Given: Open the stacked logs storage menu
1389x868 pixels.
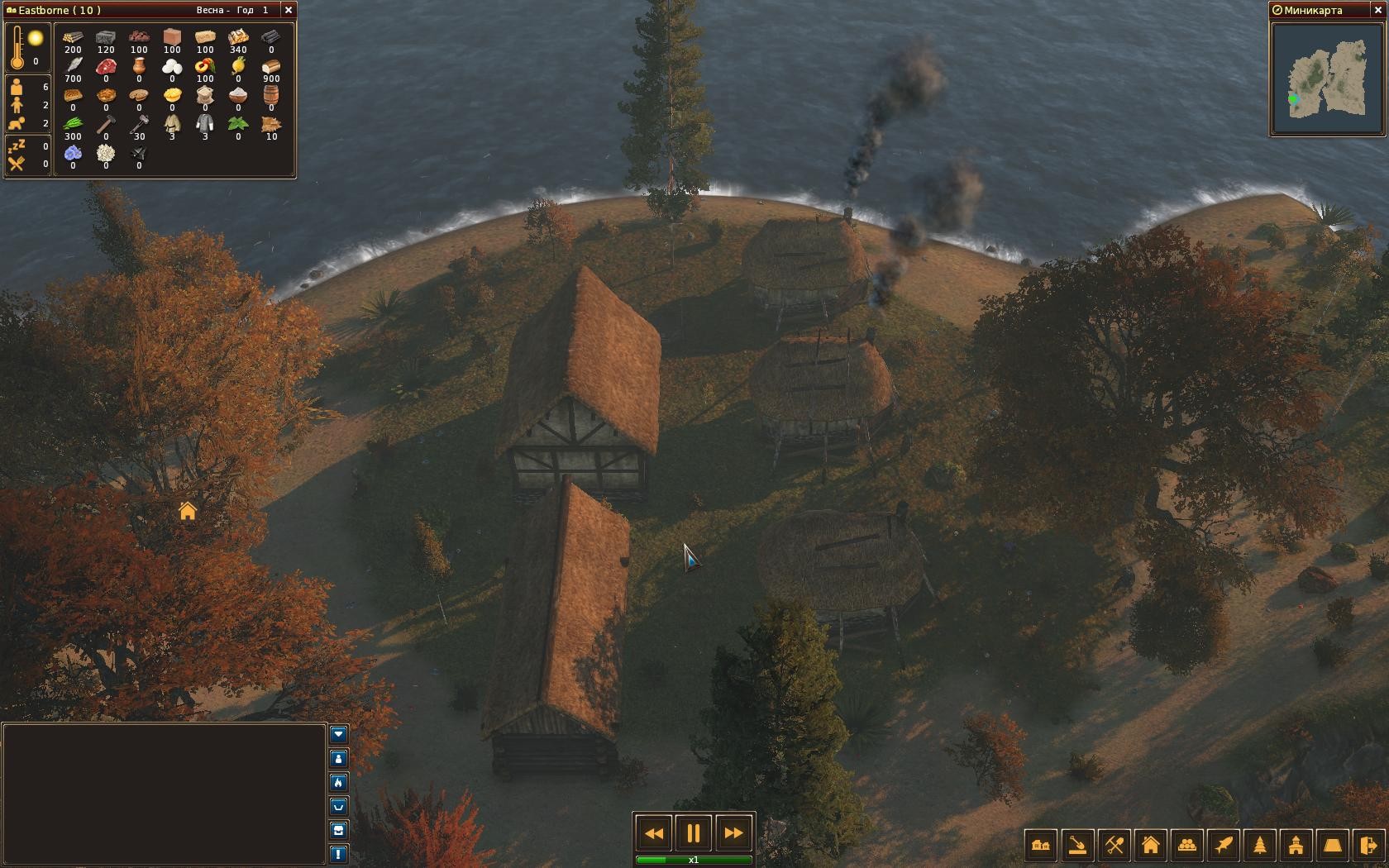Looking at the screenshot, I should coord(1187,846).
